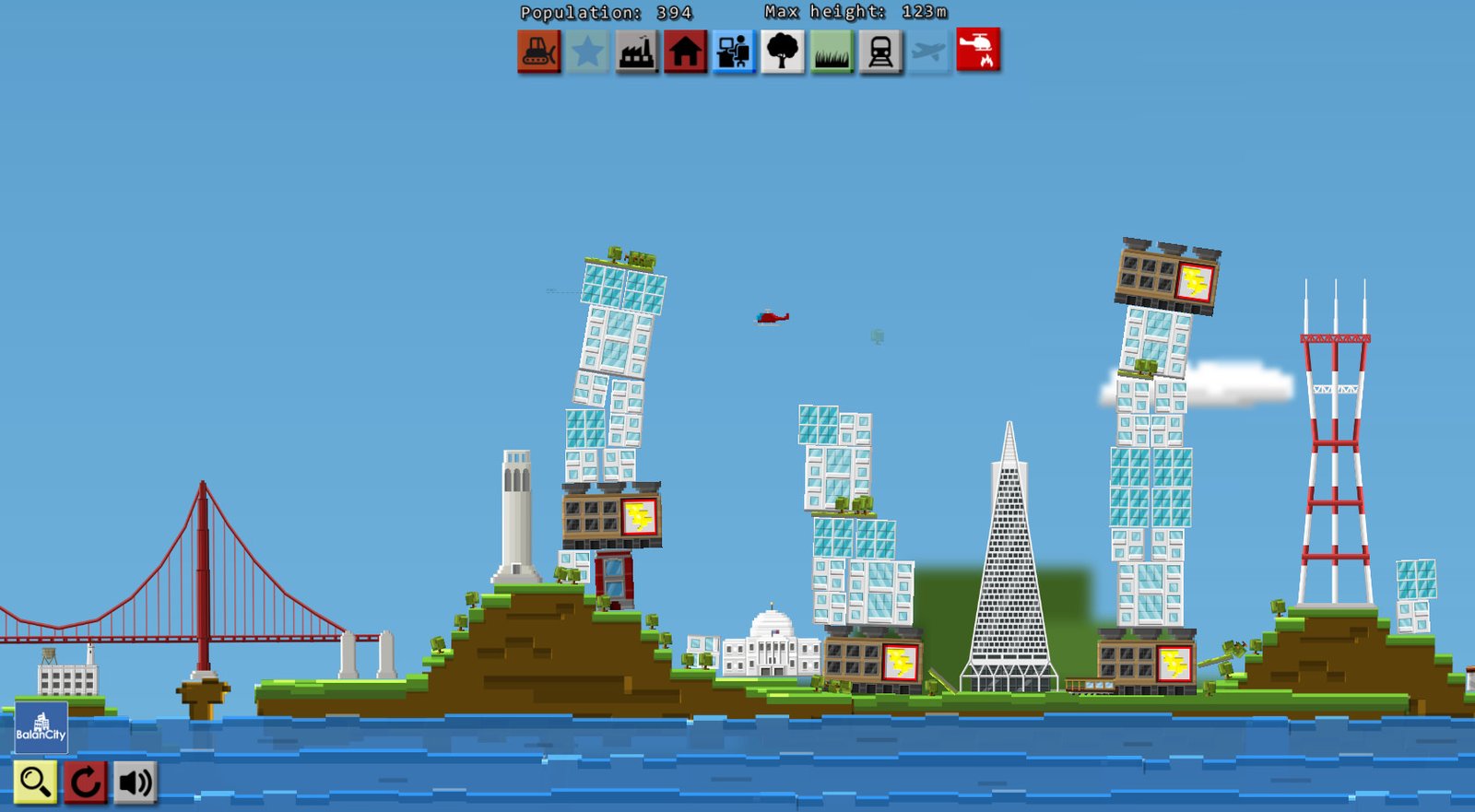Toggle the magnifying glass zoom button
The width and height of the screenshot is (1475, 812).
(36, 782)
